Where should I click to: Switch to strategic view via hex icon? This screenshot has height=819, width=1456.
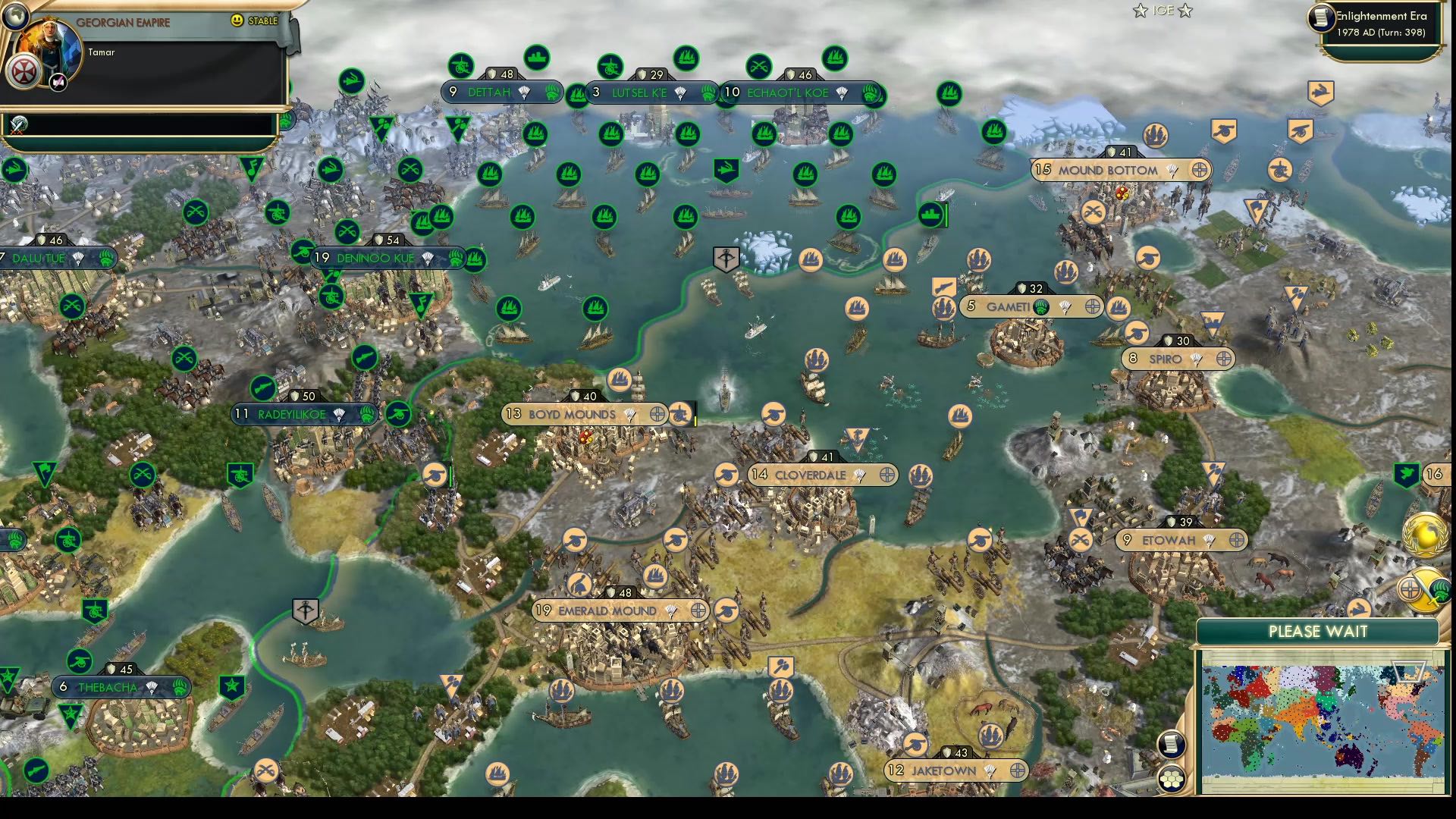point(1172,779)
